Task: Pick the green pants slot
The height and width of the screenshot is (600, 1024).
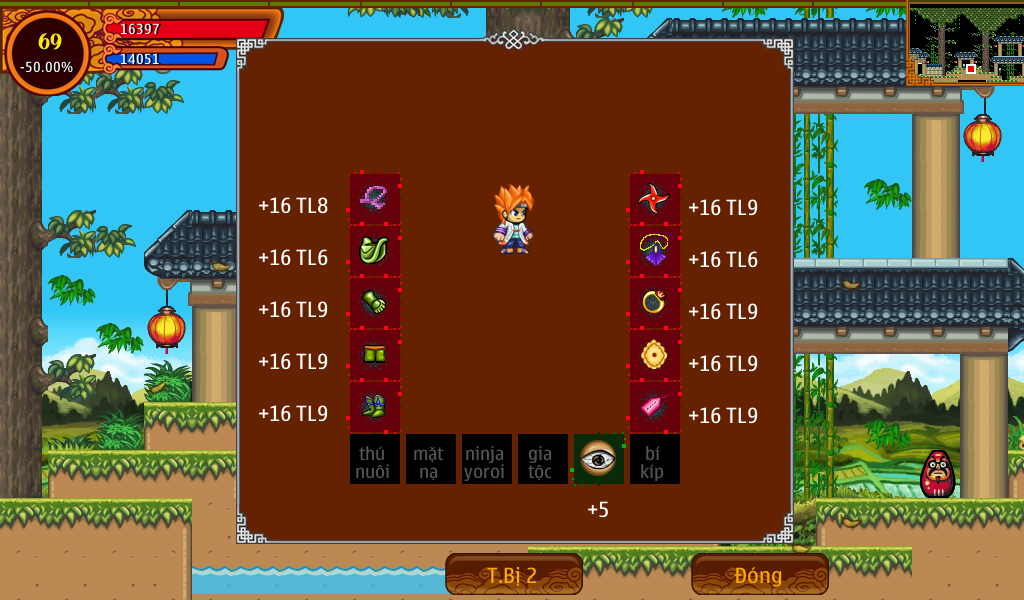Action: pyautogui.click(x=375, y=355)
